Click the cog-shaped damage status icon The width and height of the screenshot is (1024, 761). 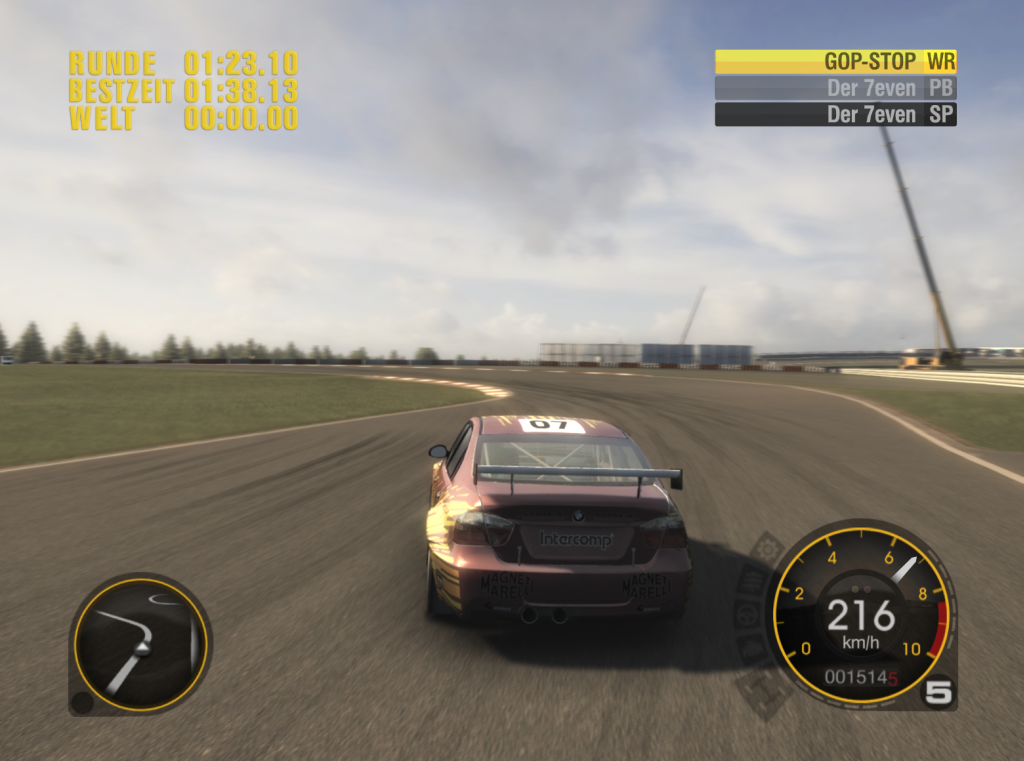click(x=767, y=548)
